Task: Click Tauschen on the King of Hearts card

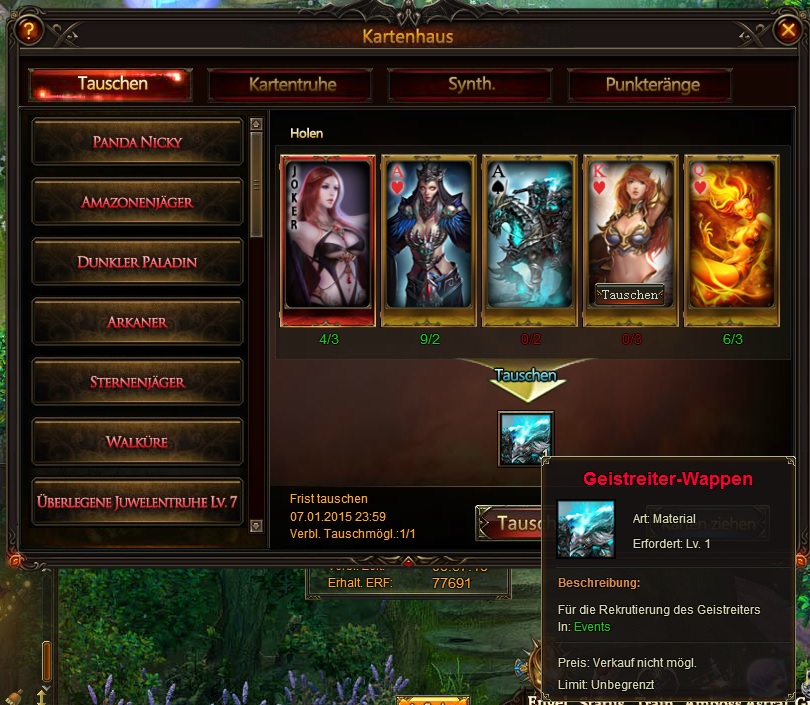Action: (x=630, y=295)
